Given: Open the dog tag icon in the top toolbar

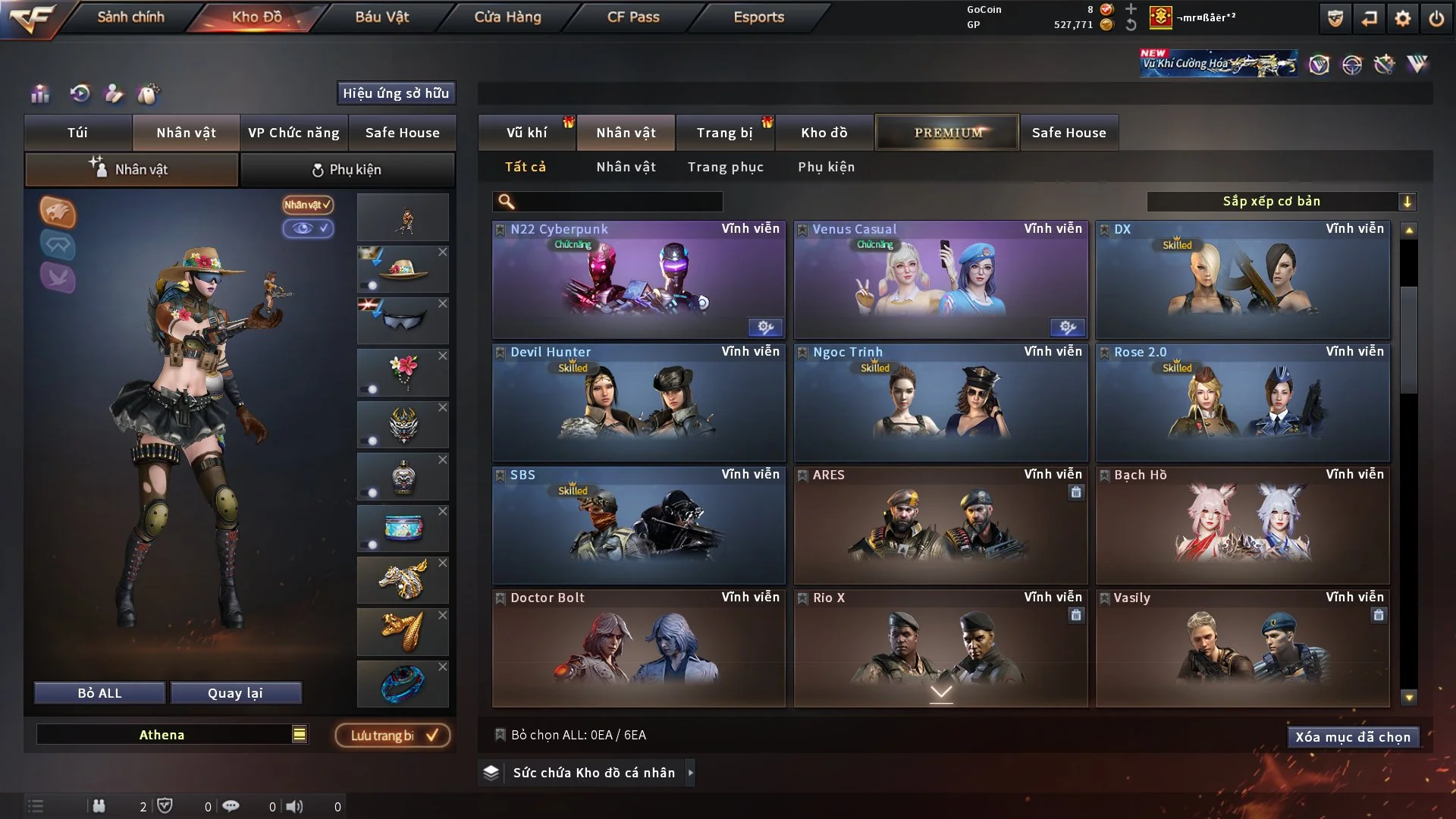Looking at the screenshot, I should point(150,93).
